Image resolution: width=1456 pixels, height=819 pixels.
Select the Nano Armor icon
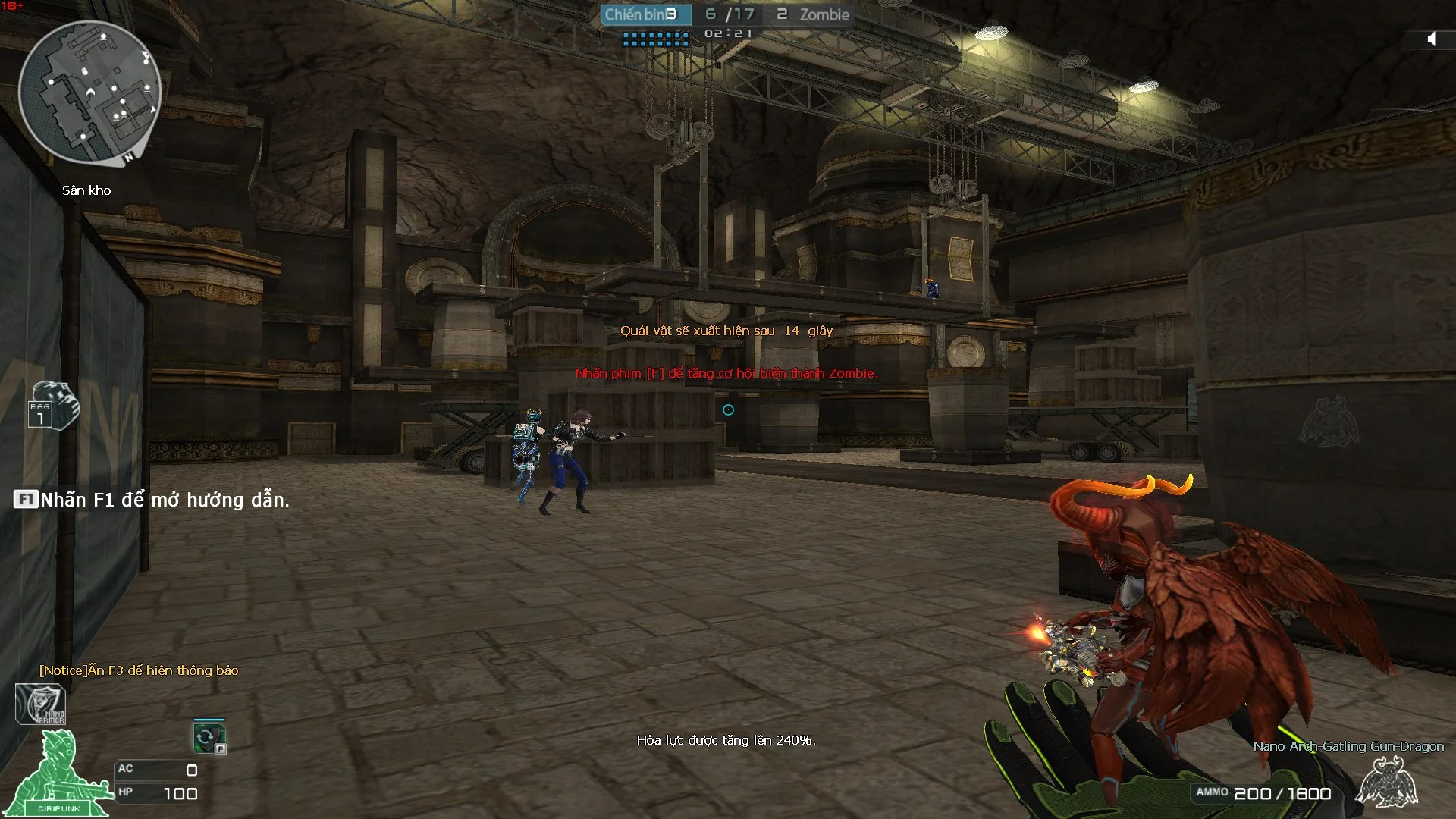(41, 704)
